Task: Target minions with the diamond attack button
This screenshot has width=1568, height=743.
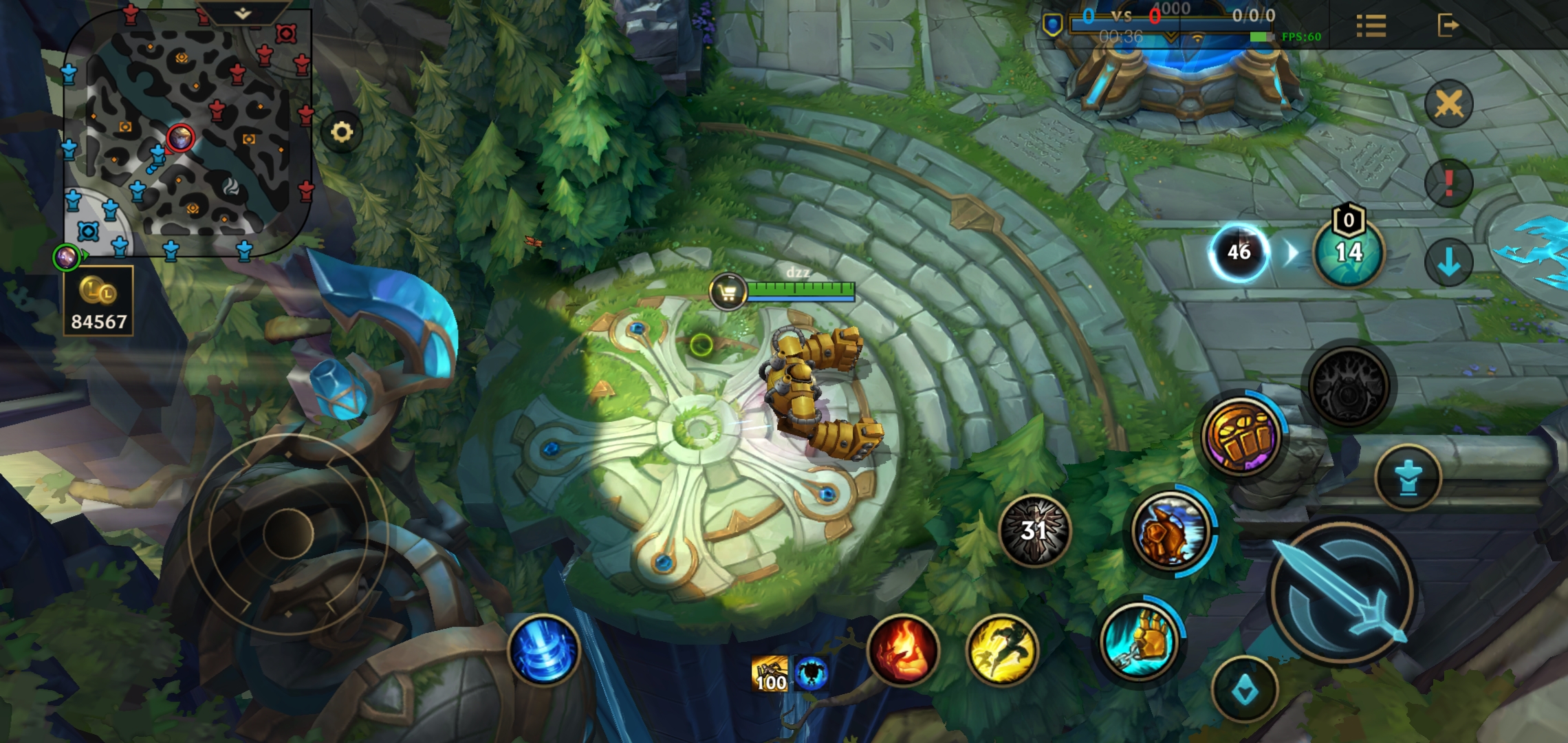Action: [1245, 690]
